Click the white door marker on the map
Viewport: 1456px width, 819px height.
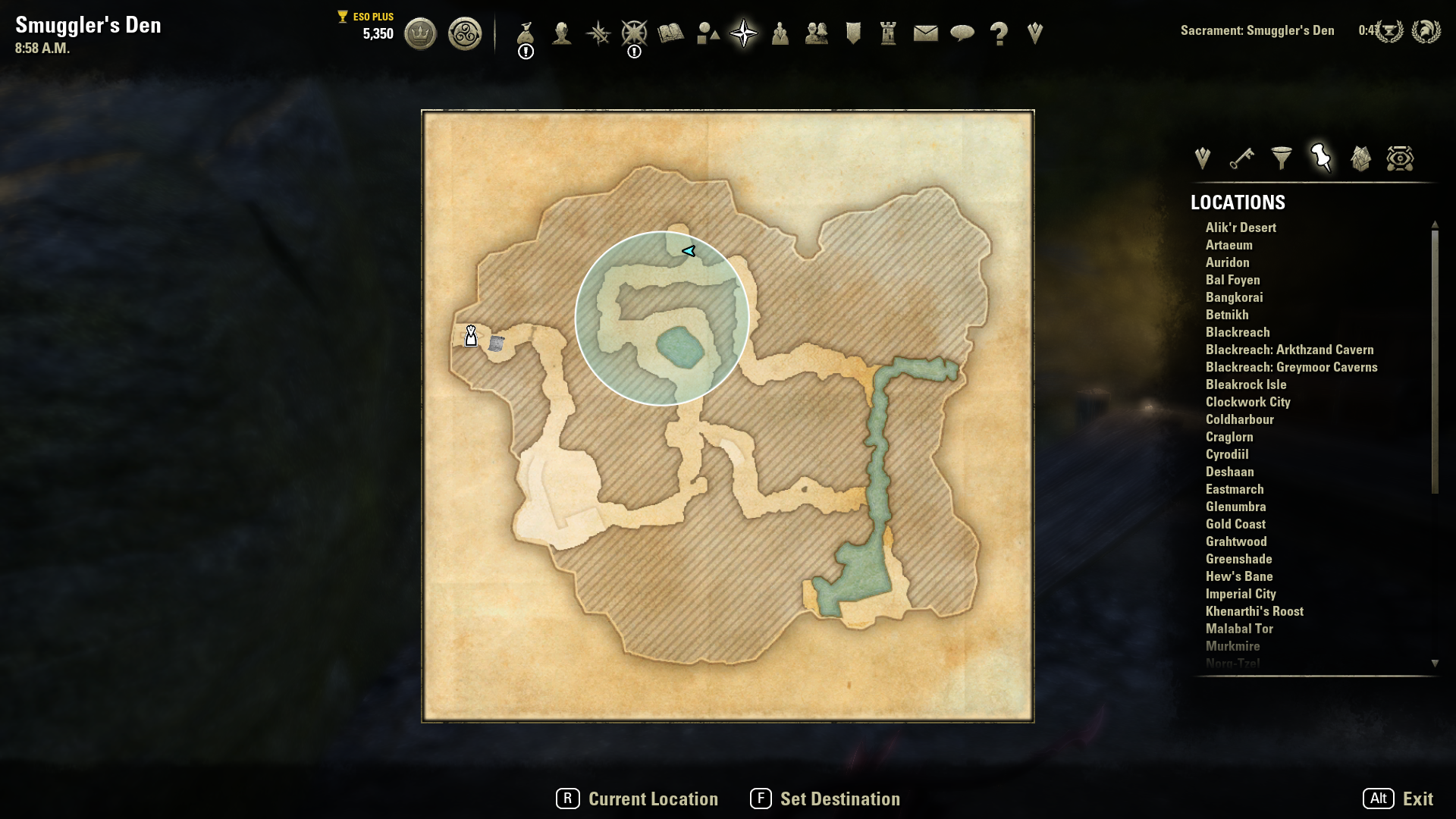pos(471,335)
